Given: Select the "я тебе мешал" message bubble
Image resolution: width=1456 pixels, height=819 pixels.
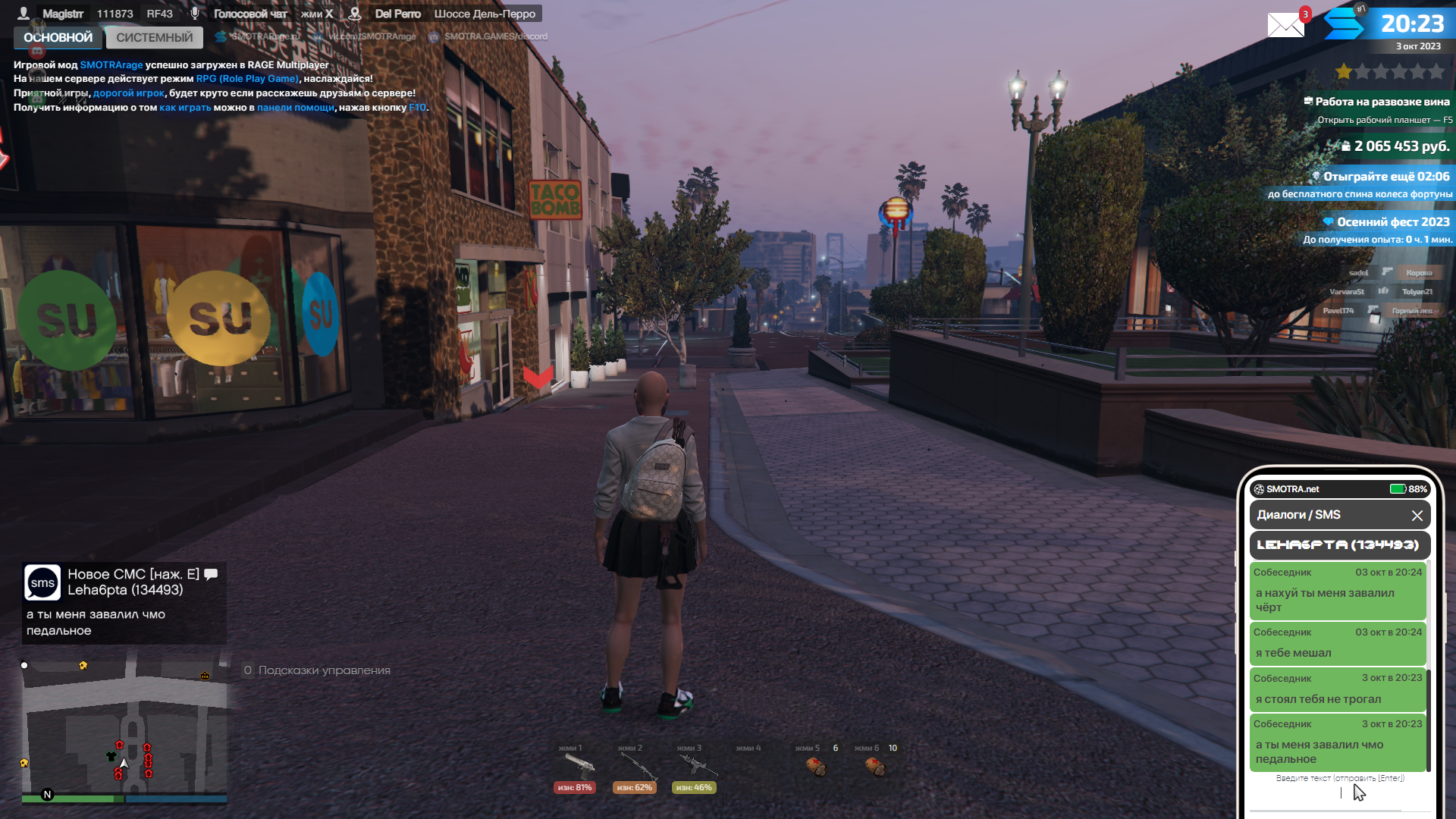Looking at the screenshot, I should pos(1338,643).
